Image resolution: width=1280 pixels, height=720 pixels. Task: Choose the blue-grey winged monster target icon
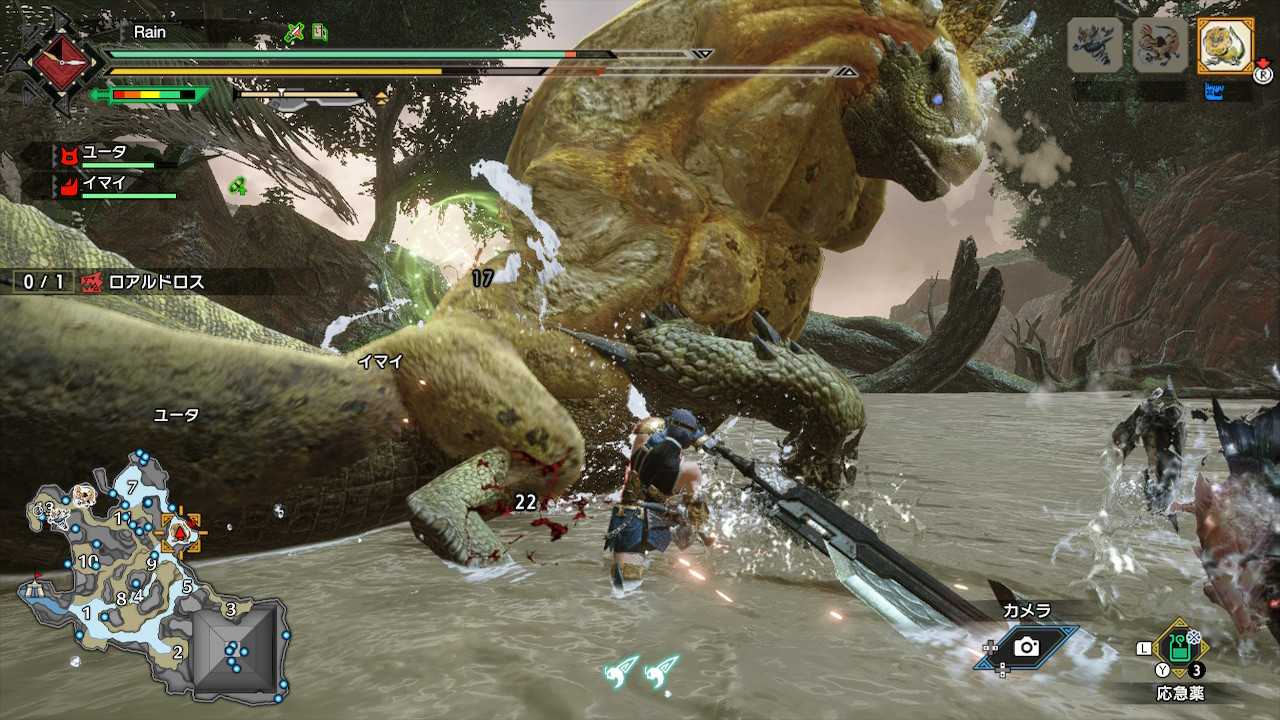[x=1094, y=46]
